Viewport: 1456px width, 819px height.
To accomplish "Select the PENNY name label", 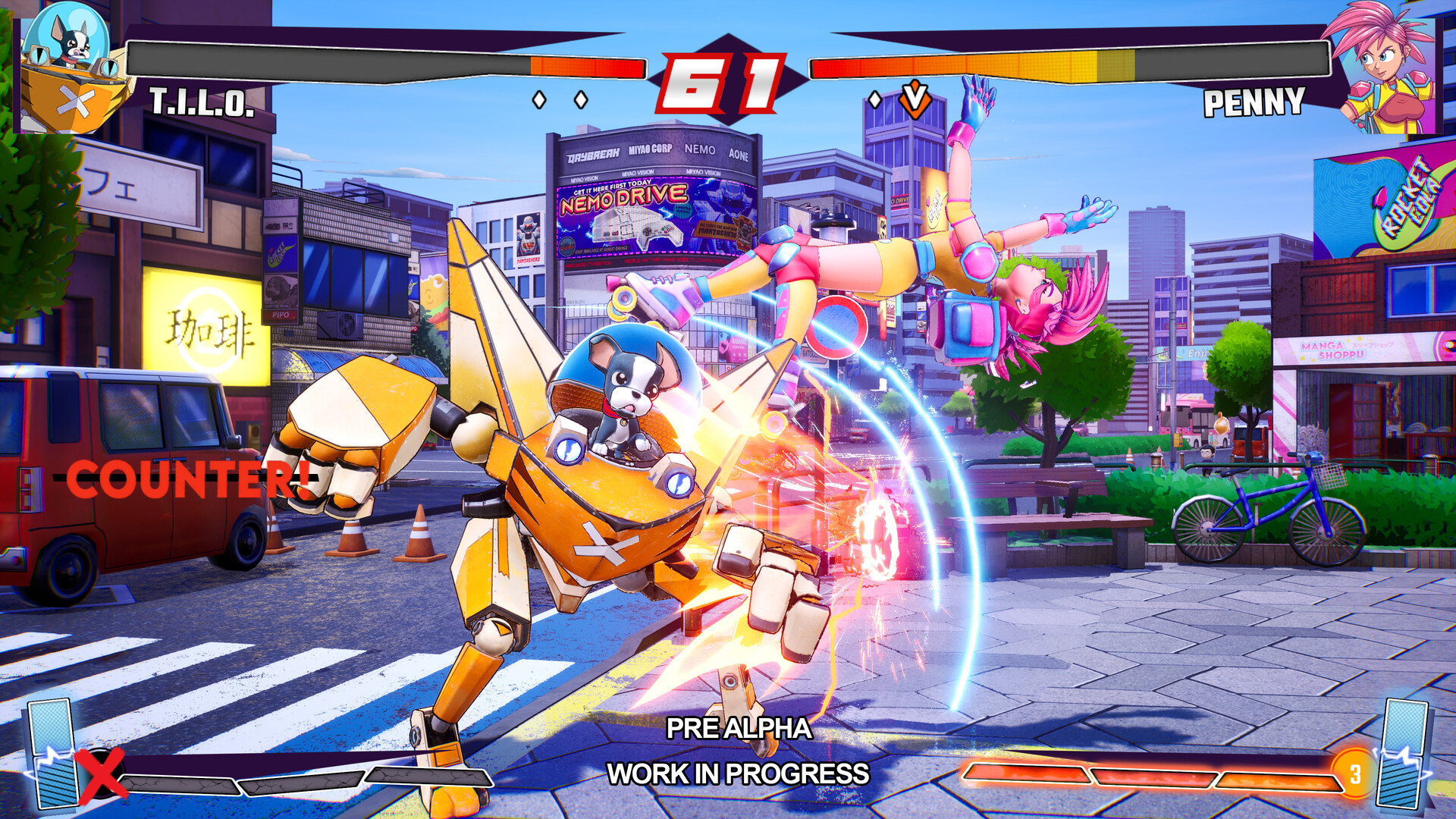I will [x=1255, y=103].
